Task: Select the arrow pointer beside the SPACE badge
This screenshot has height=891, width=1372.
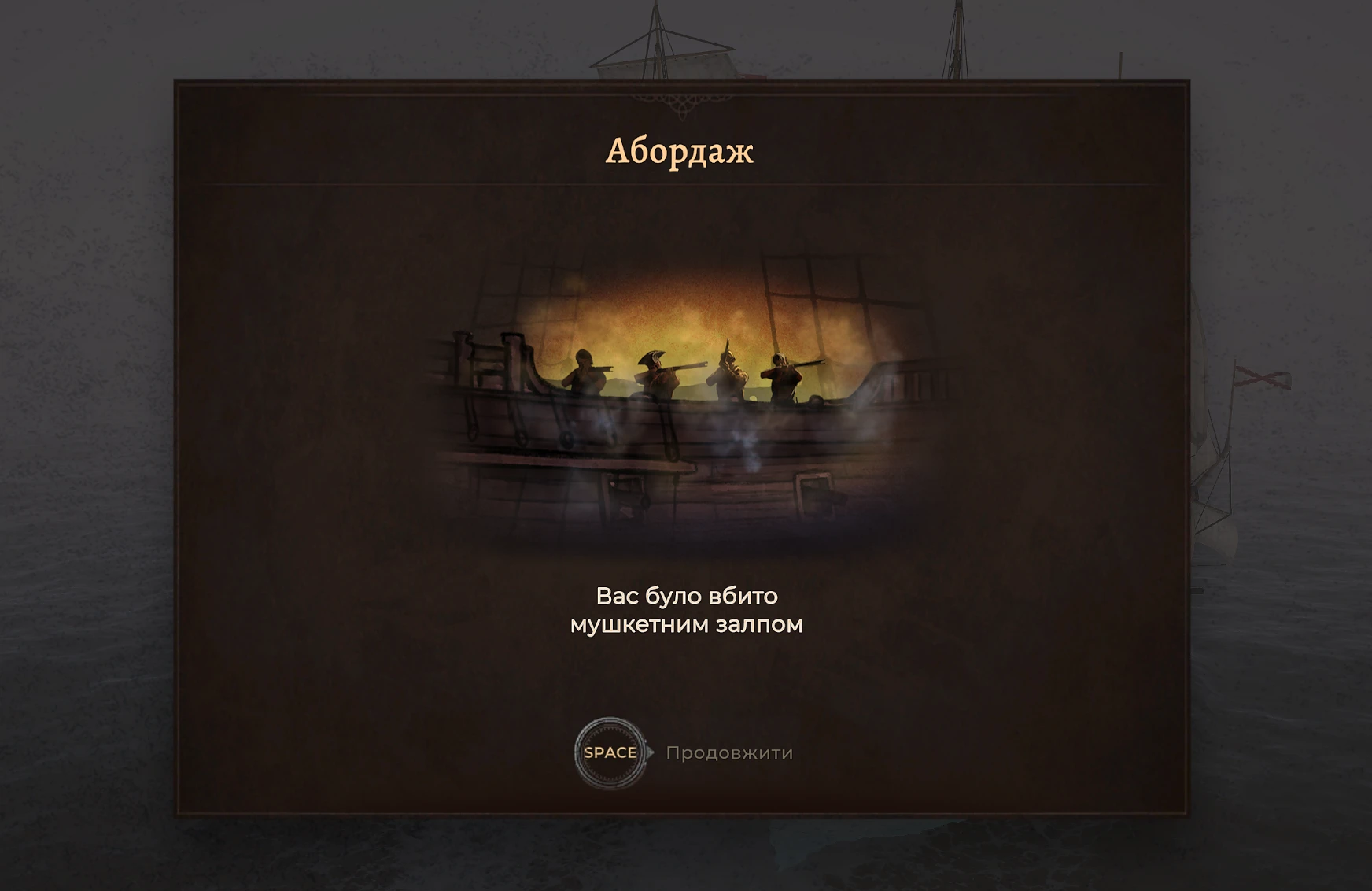Action: 647,752
